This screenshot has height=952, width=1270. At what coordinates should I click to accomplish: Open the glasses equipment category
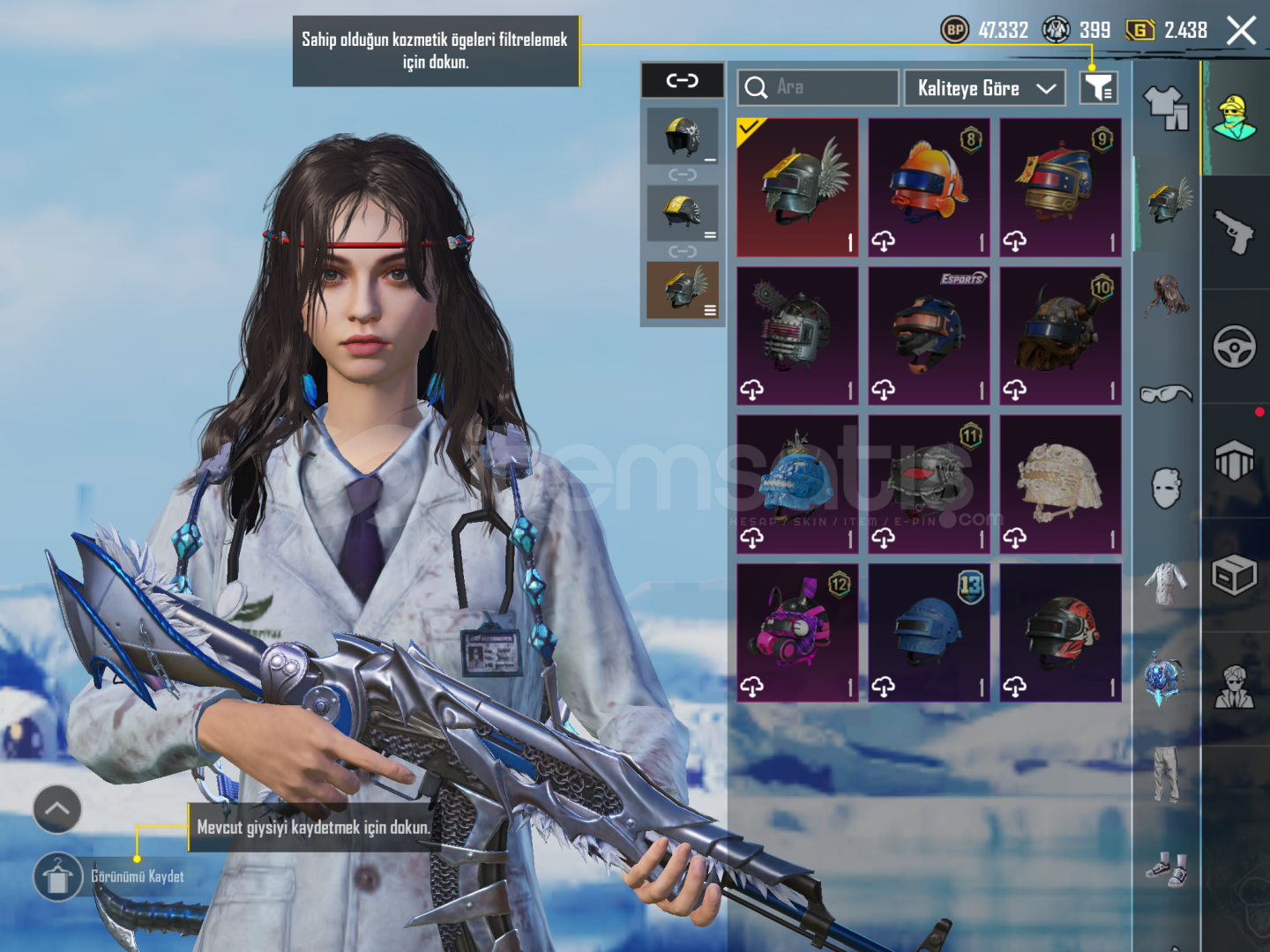point(1166,393)
